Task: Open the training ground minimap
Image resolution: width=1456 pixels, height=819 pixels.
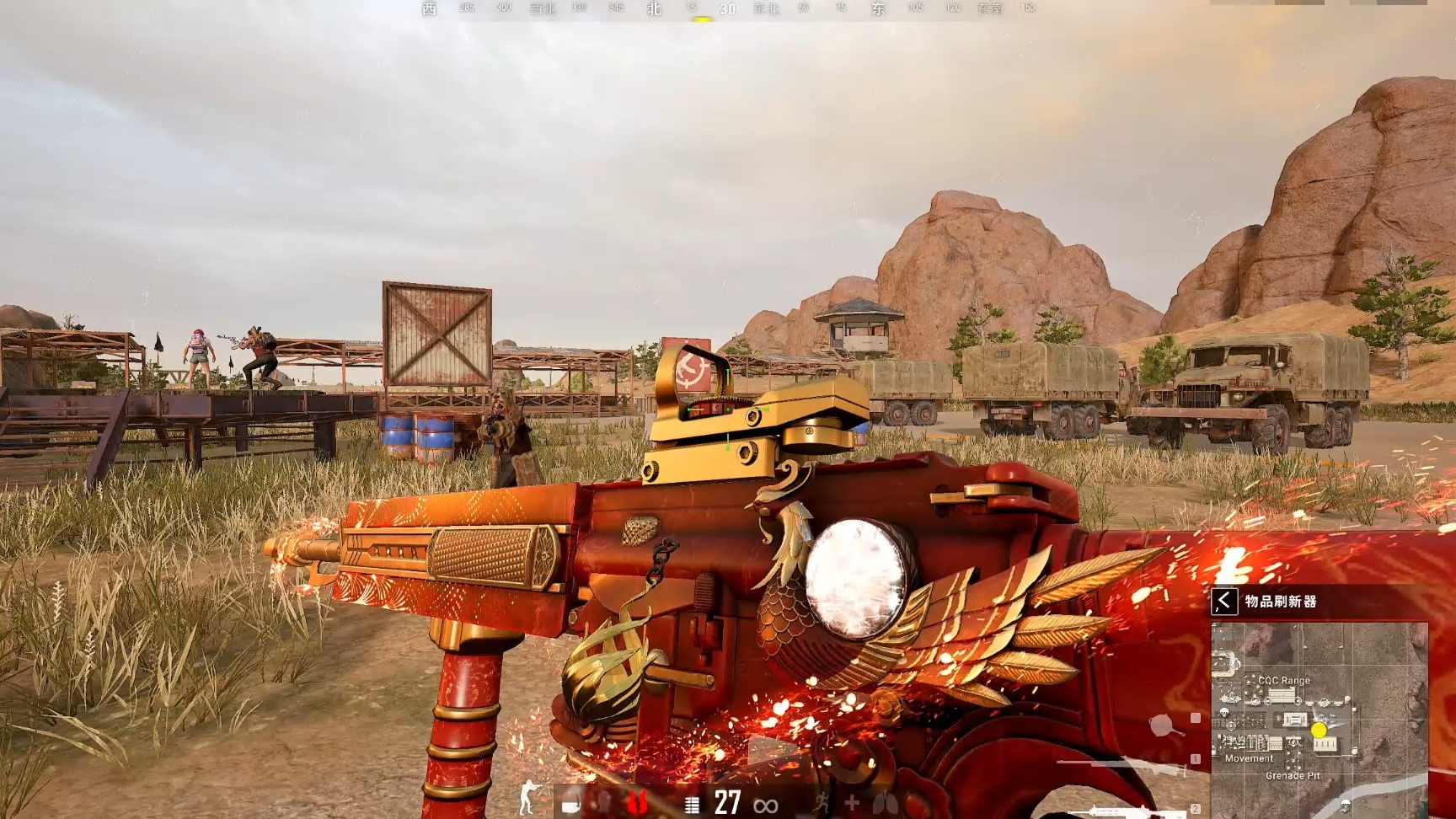Action: click(x=1319, y=716)
